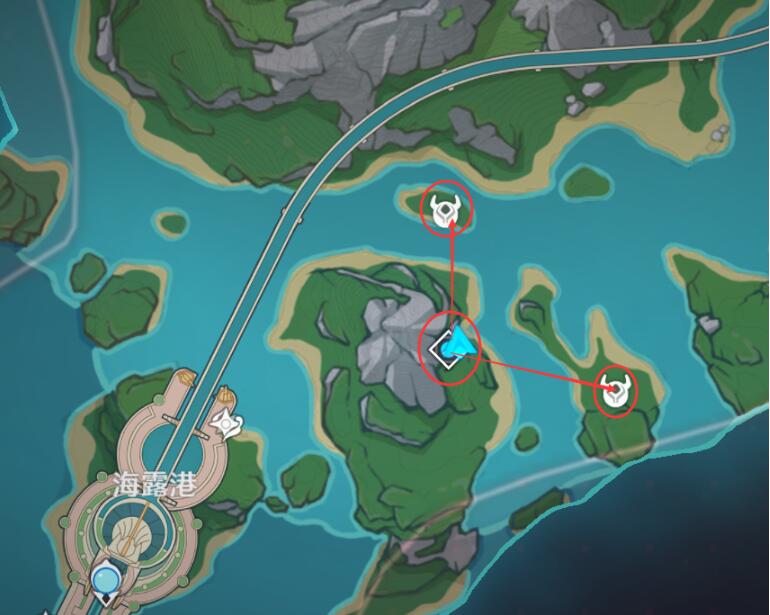This screenshot has height=615, width=770.
Task: Select the horned enemy marker on the northern islet
Action: (x=445, y=210)
